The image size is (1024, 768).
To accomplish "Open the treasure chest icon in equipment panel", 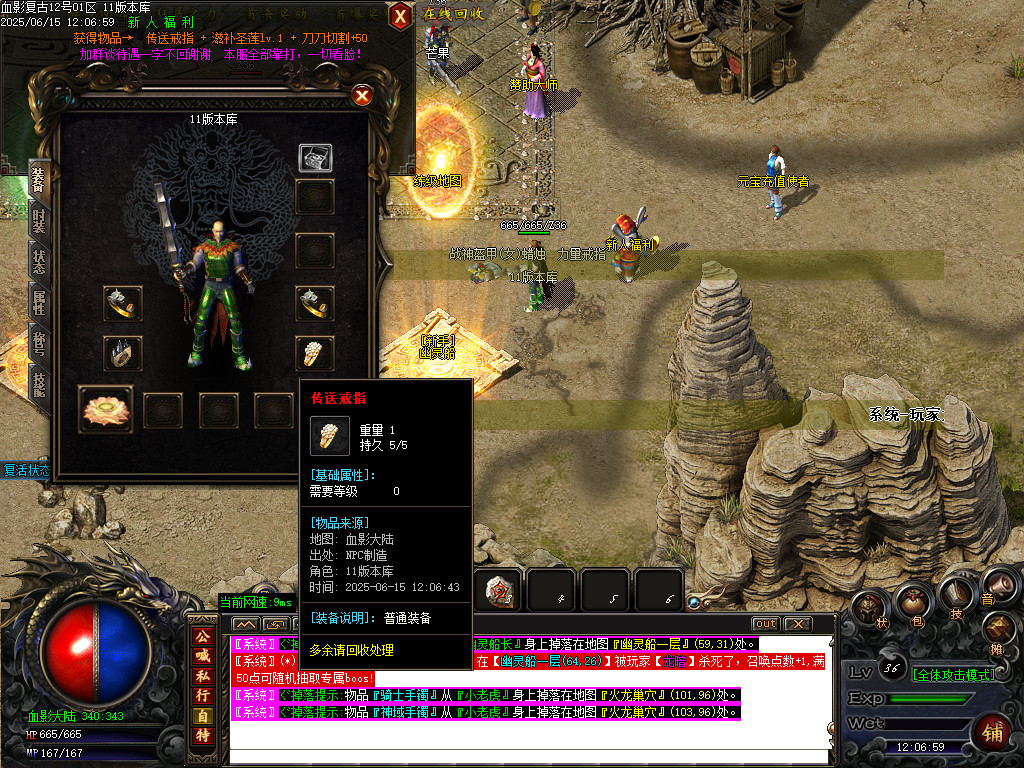I will (x=315, y=158).
